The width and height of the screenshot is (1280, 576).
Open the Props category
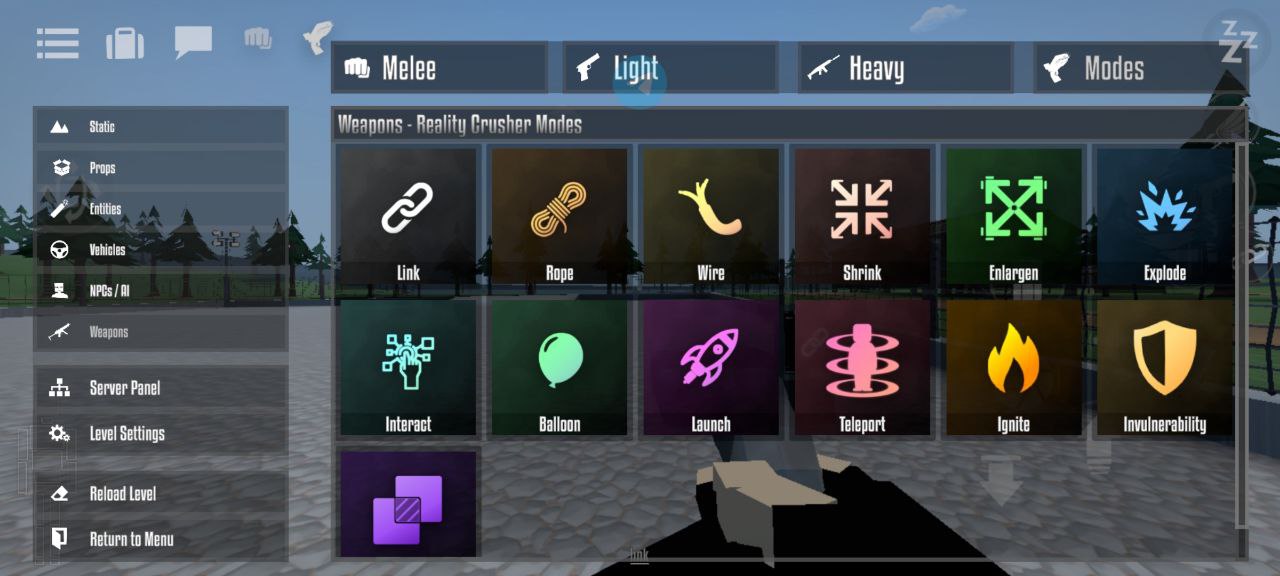(161, 168)
